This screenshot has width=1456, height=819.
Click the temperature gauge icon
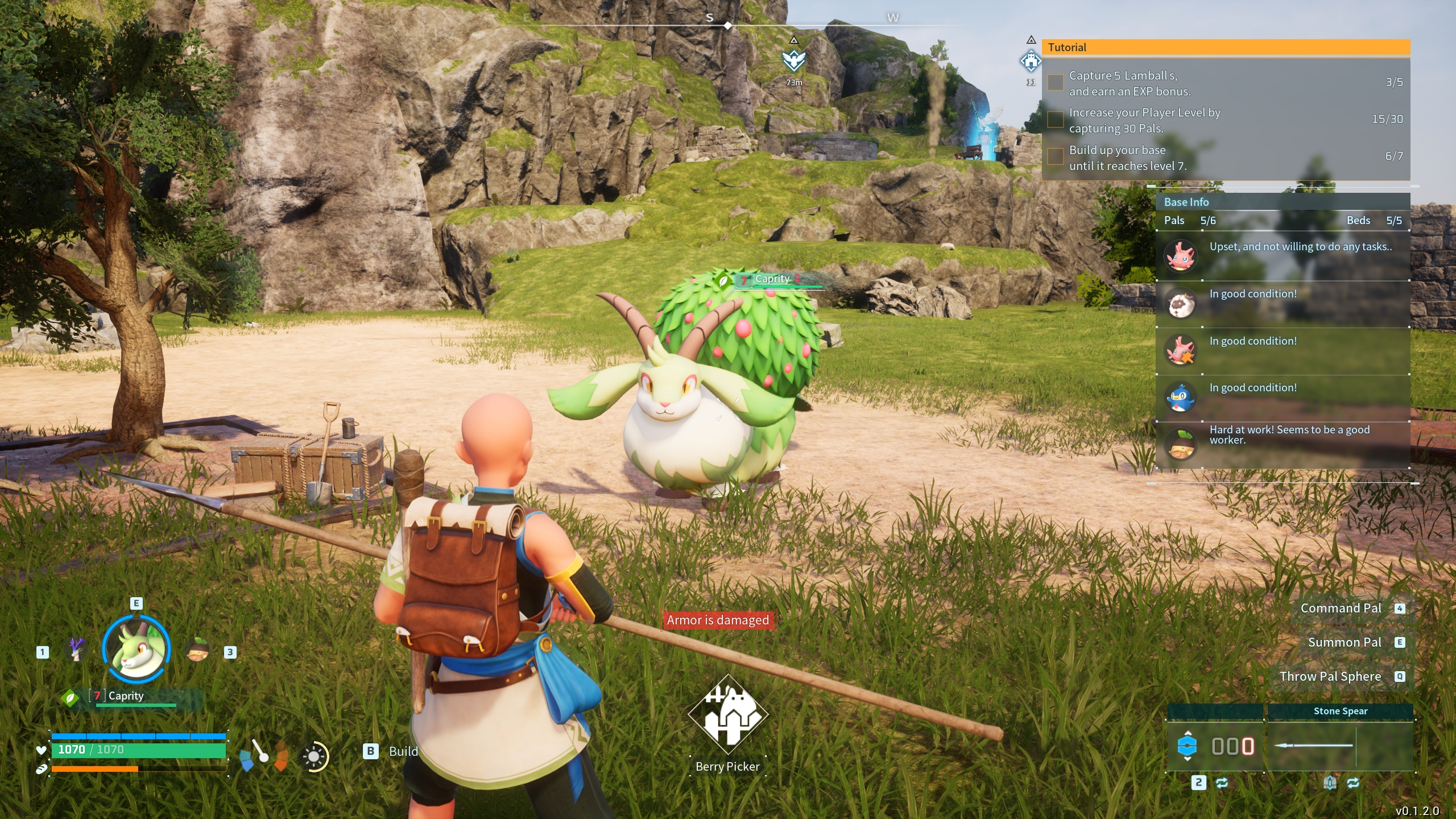click(263, 755)
